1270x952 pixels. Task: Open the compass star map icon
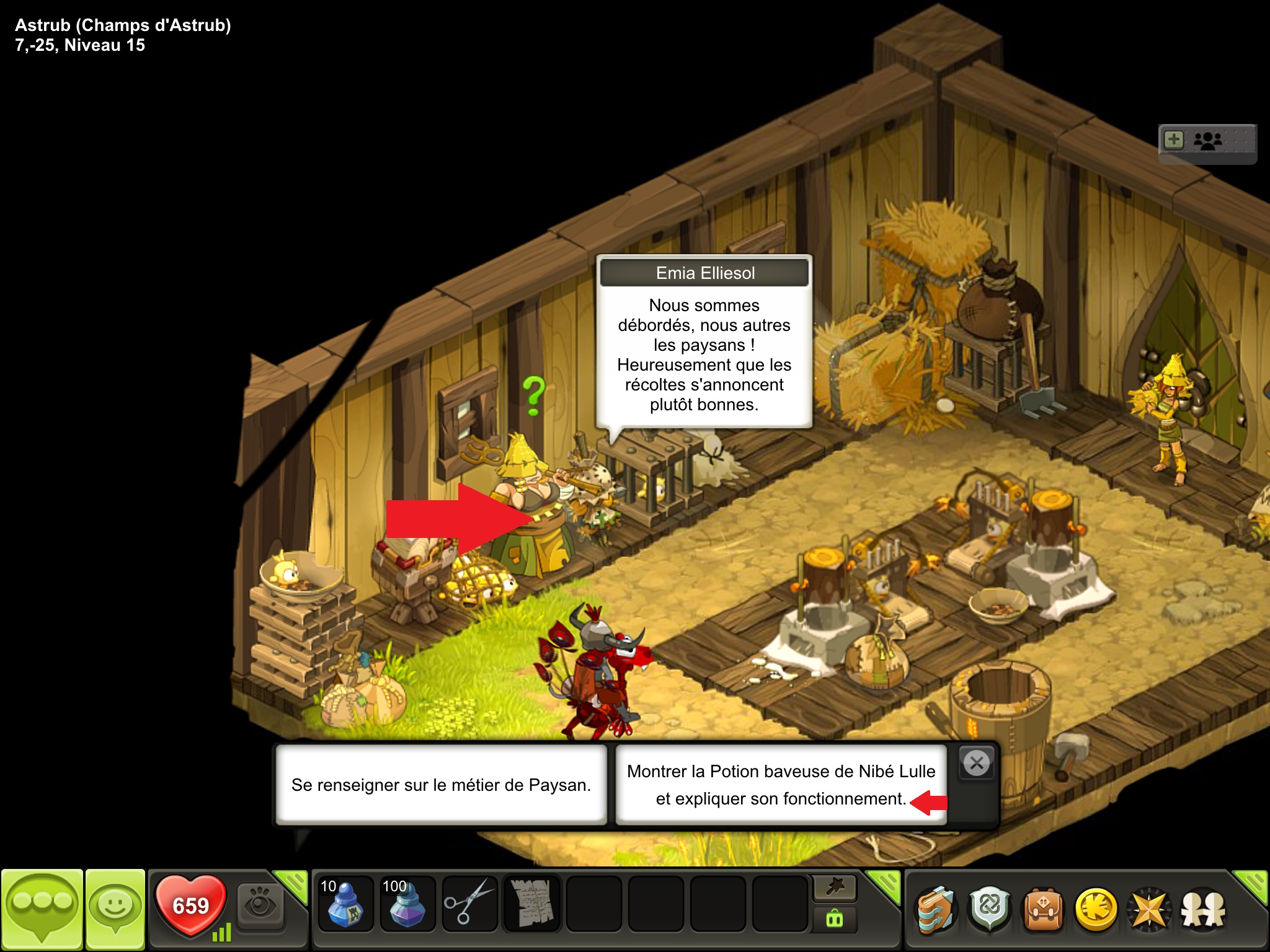tap(1150, 910)
